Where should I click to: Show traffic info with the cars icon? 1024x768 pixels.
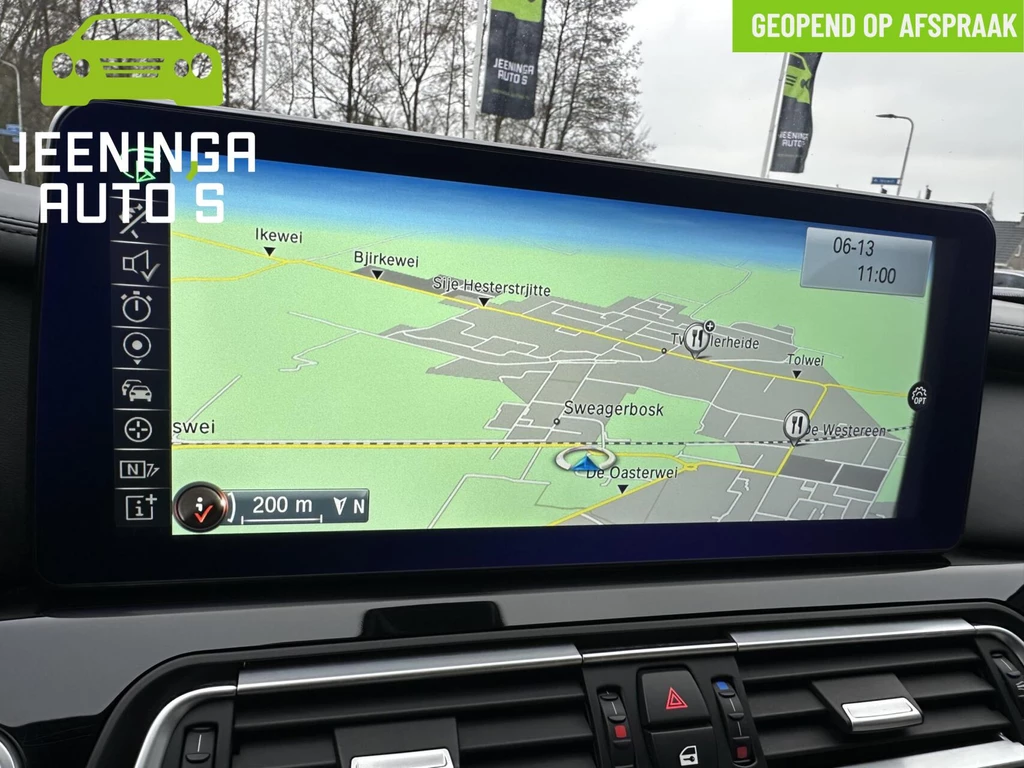pos(138,389)
